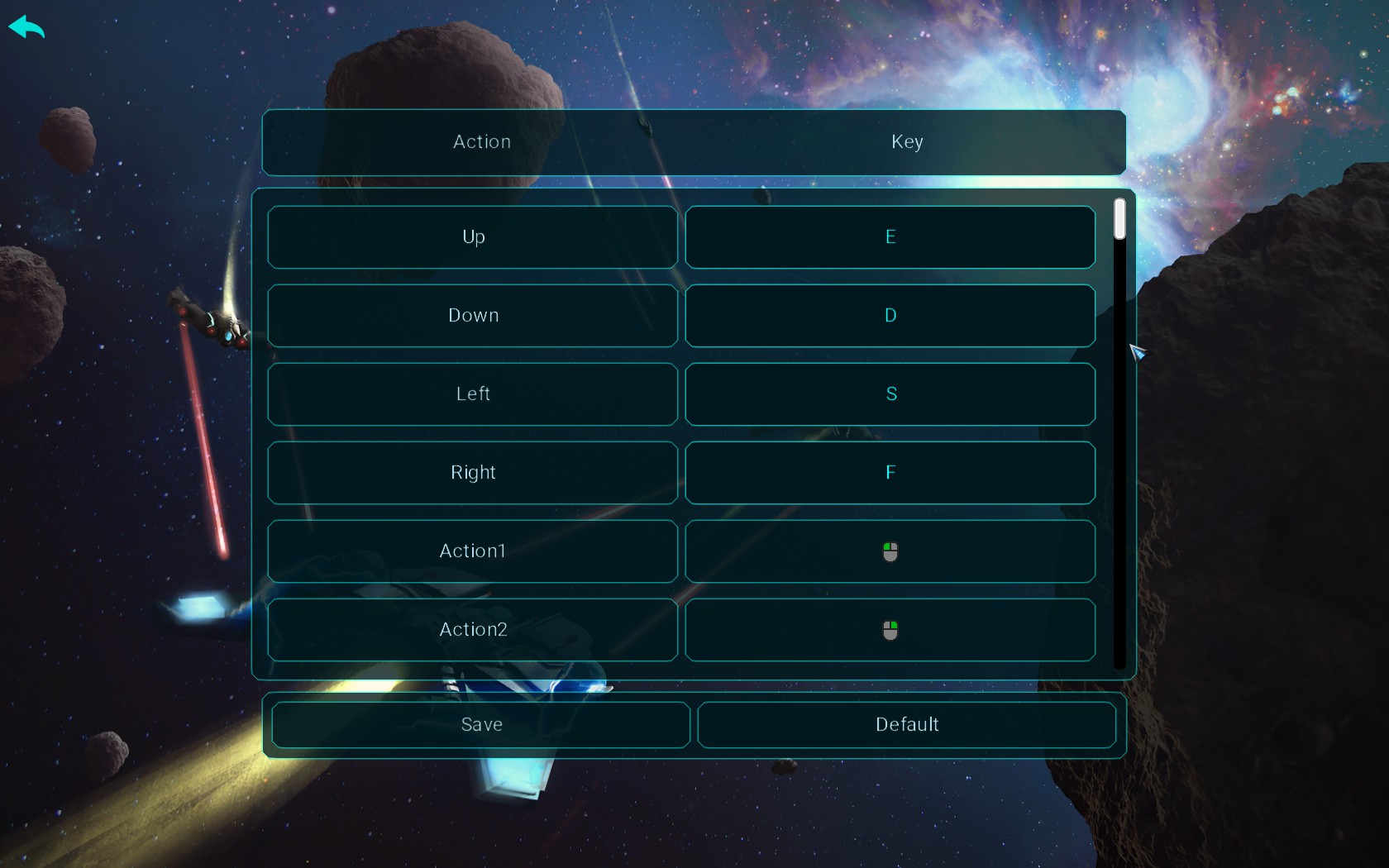Click the D key binding for Down
The width and height of the screenshot is (1389, 868).
(890, 315)
